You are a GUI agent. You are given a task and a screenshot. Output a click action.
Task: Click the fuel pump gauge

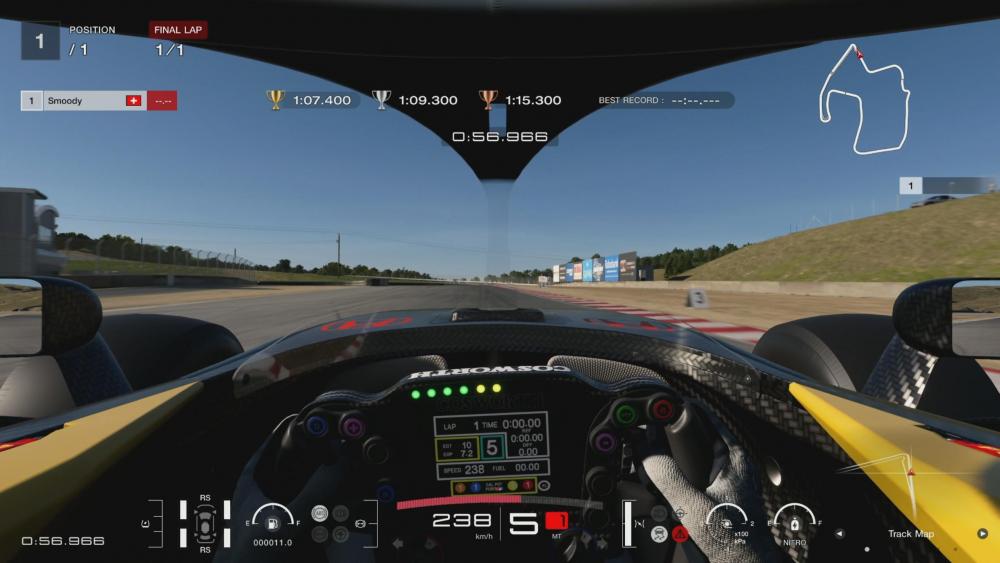pos(272,520)
